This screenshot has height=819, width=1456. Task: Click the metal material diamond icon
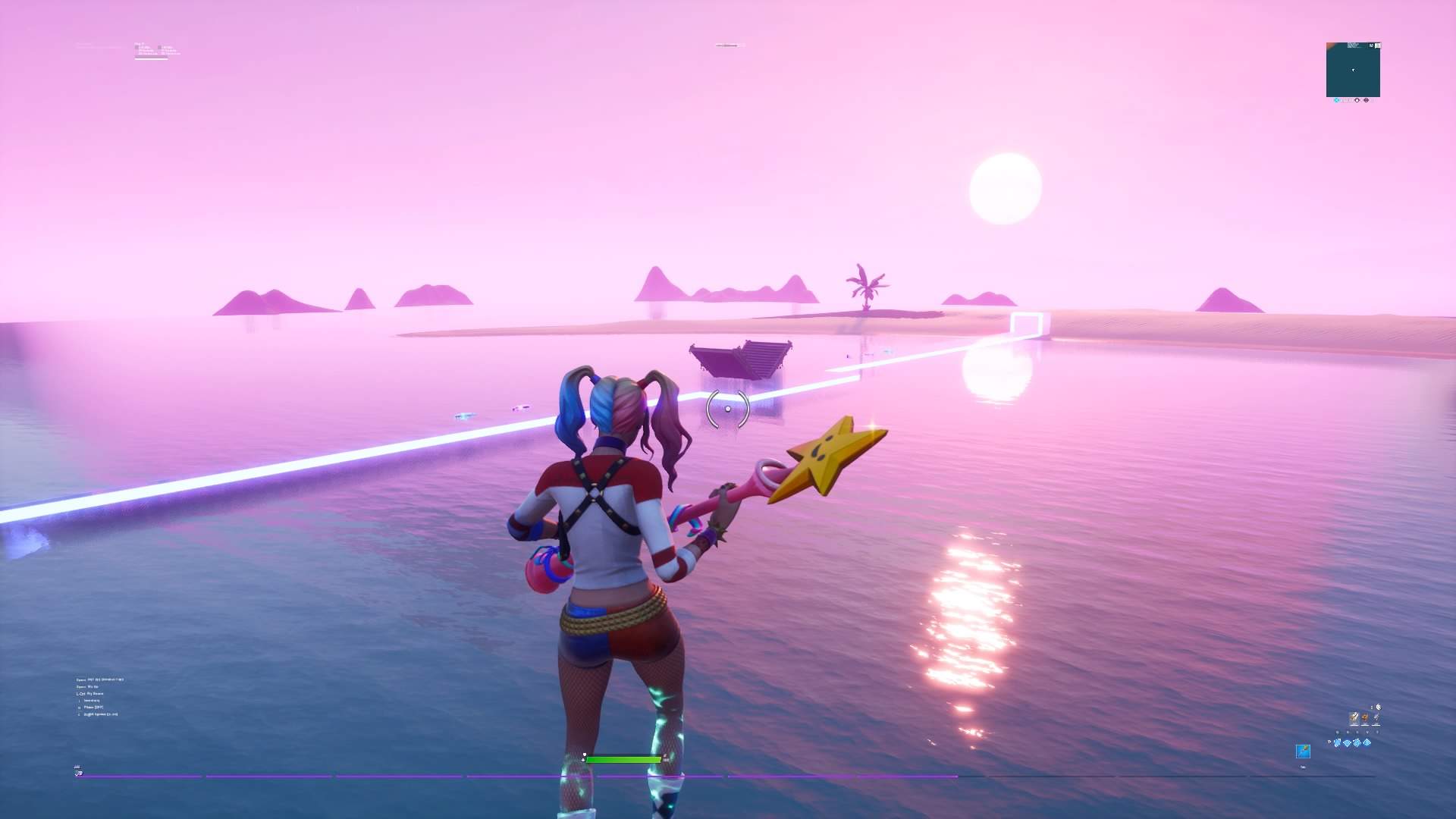1367,743
